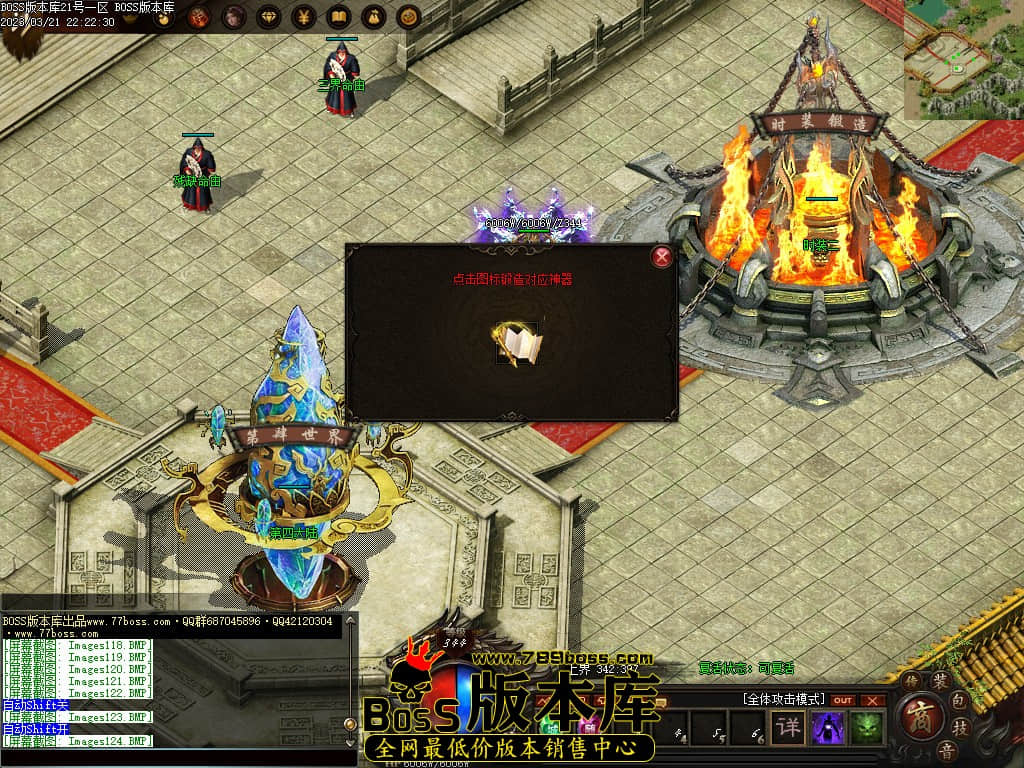Click the red X exit button on HUD
1024x768 pixels.
[x=874, y=700]
